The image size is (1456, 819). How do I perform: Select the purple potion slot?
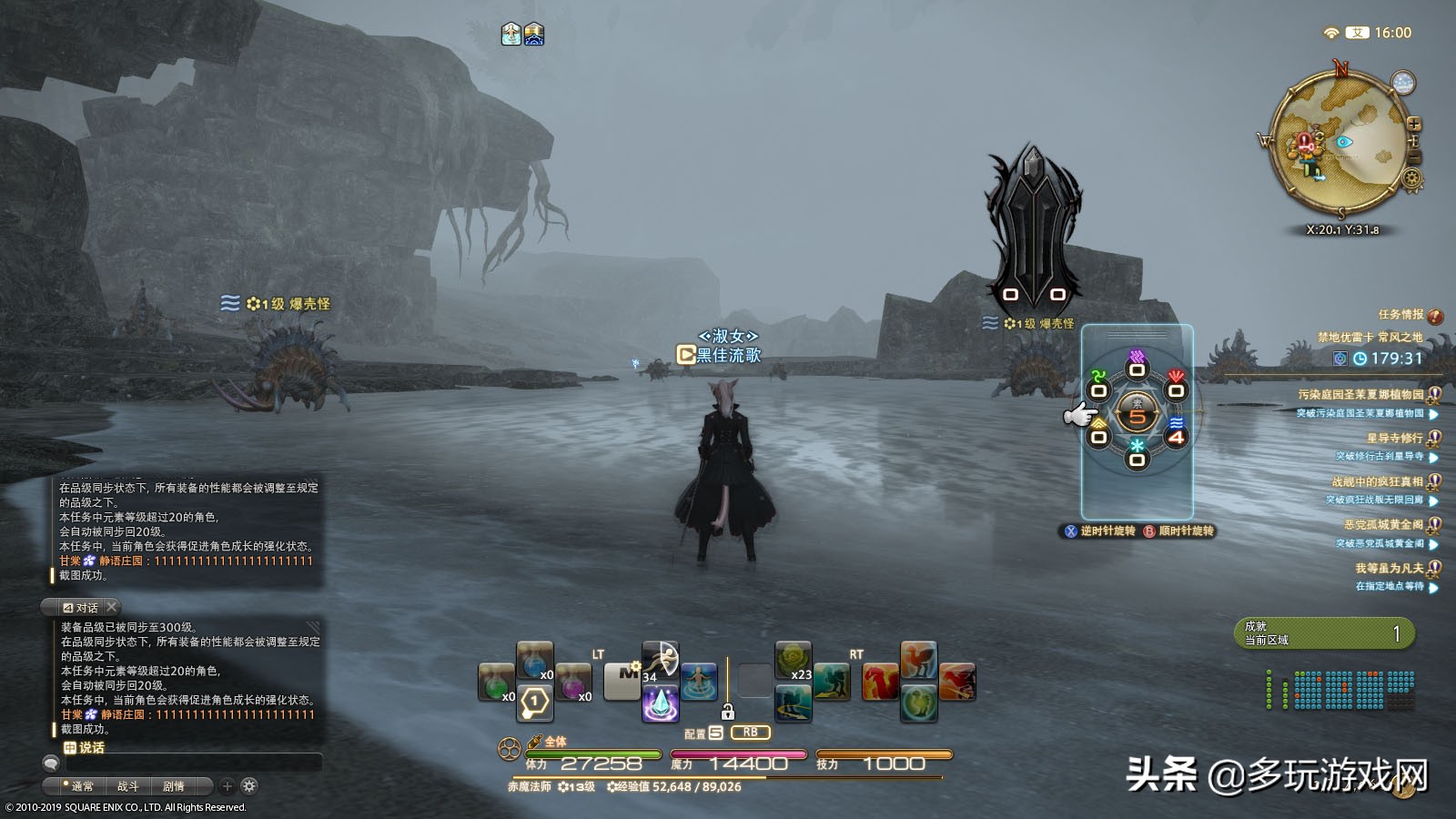(x=574, y=682)
